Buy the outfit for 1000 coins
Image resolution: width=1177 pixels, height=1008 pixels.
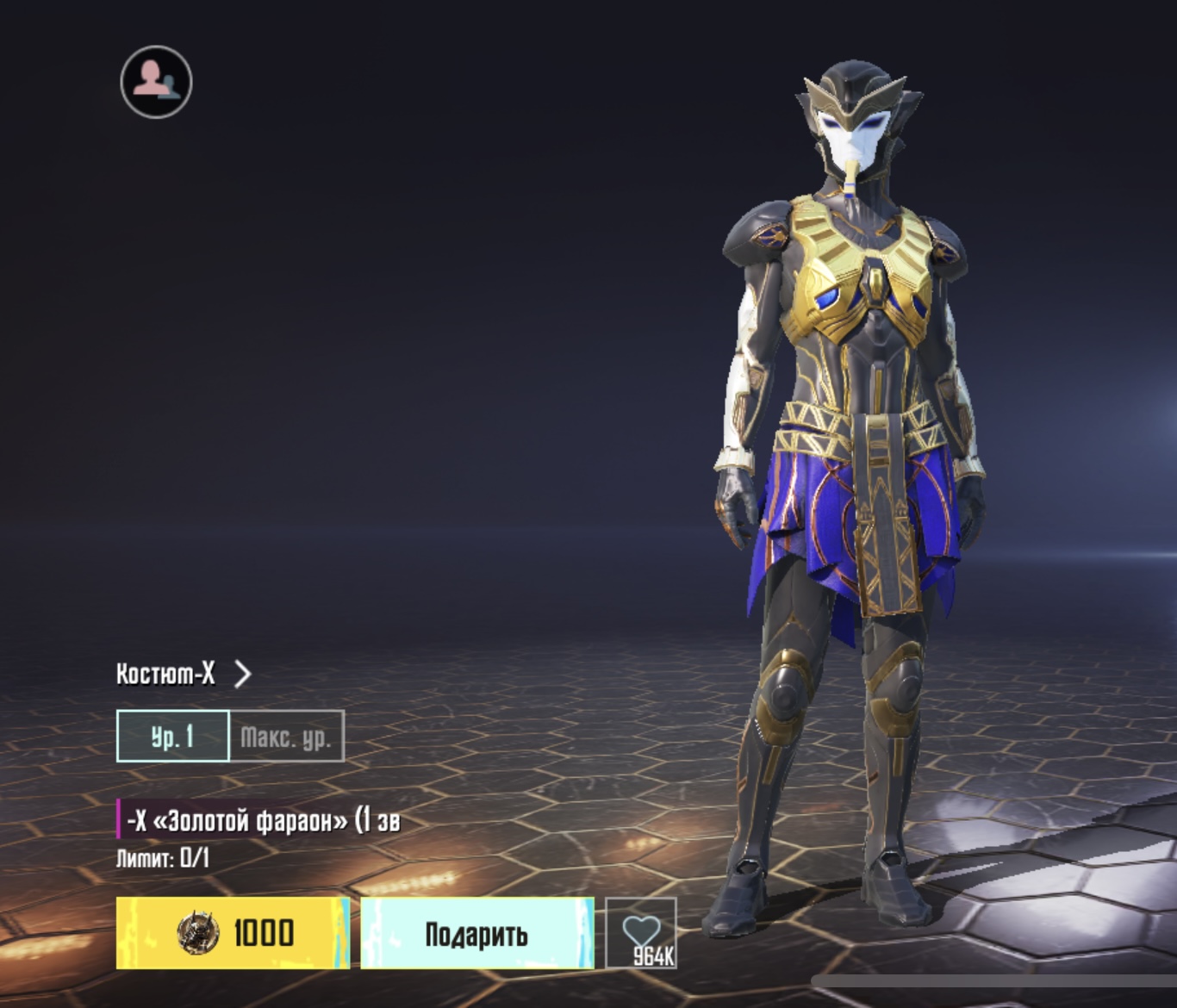tap(233, 933)
